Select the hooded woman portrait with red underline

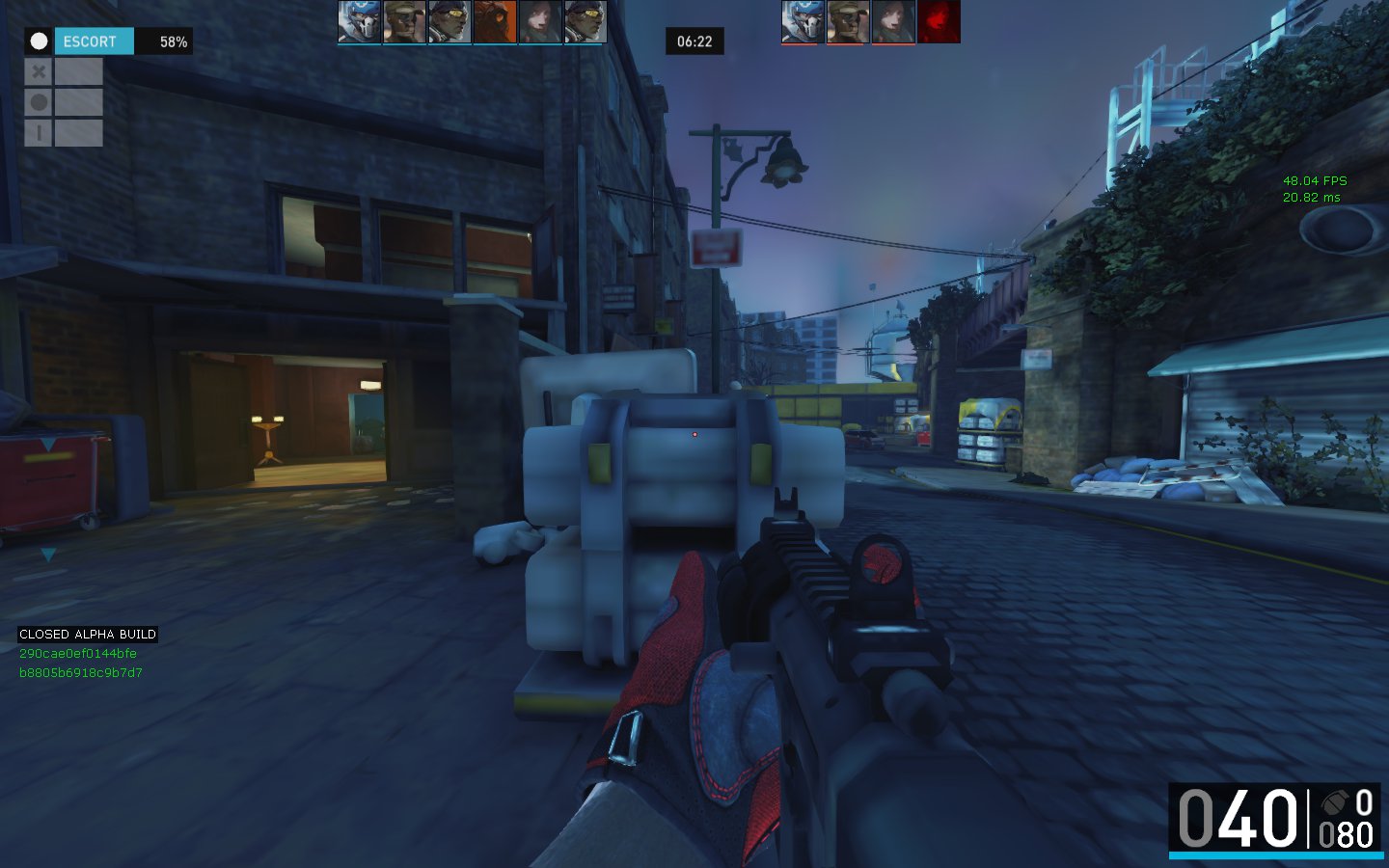[893, 21]
